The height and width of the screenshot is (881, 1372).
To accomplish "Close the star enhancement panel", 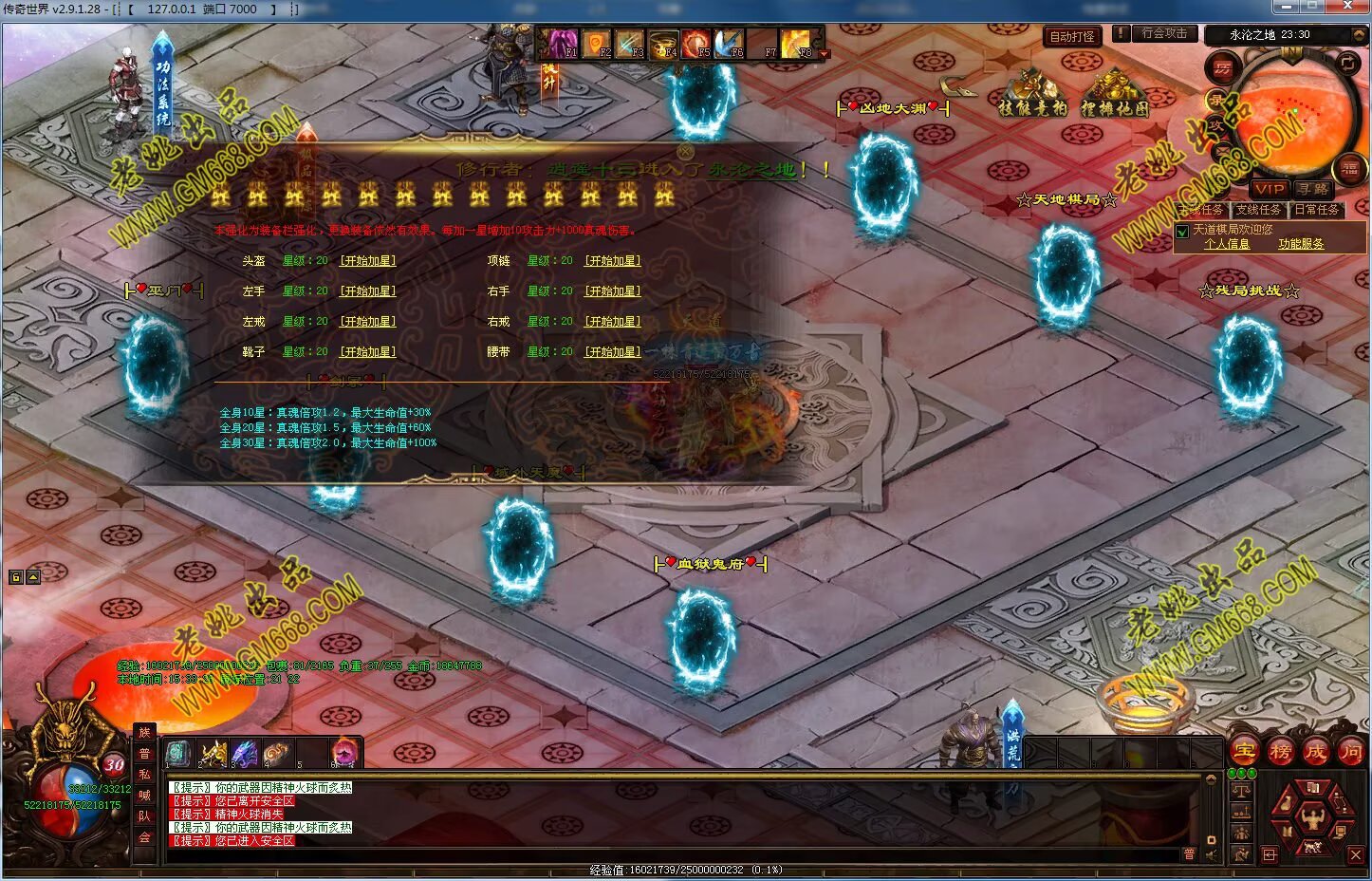I will pos(685,151).
